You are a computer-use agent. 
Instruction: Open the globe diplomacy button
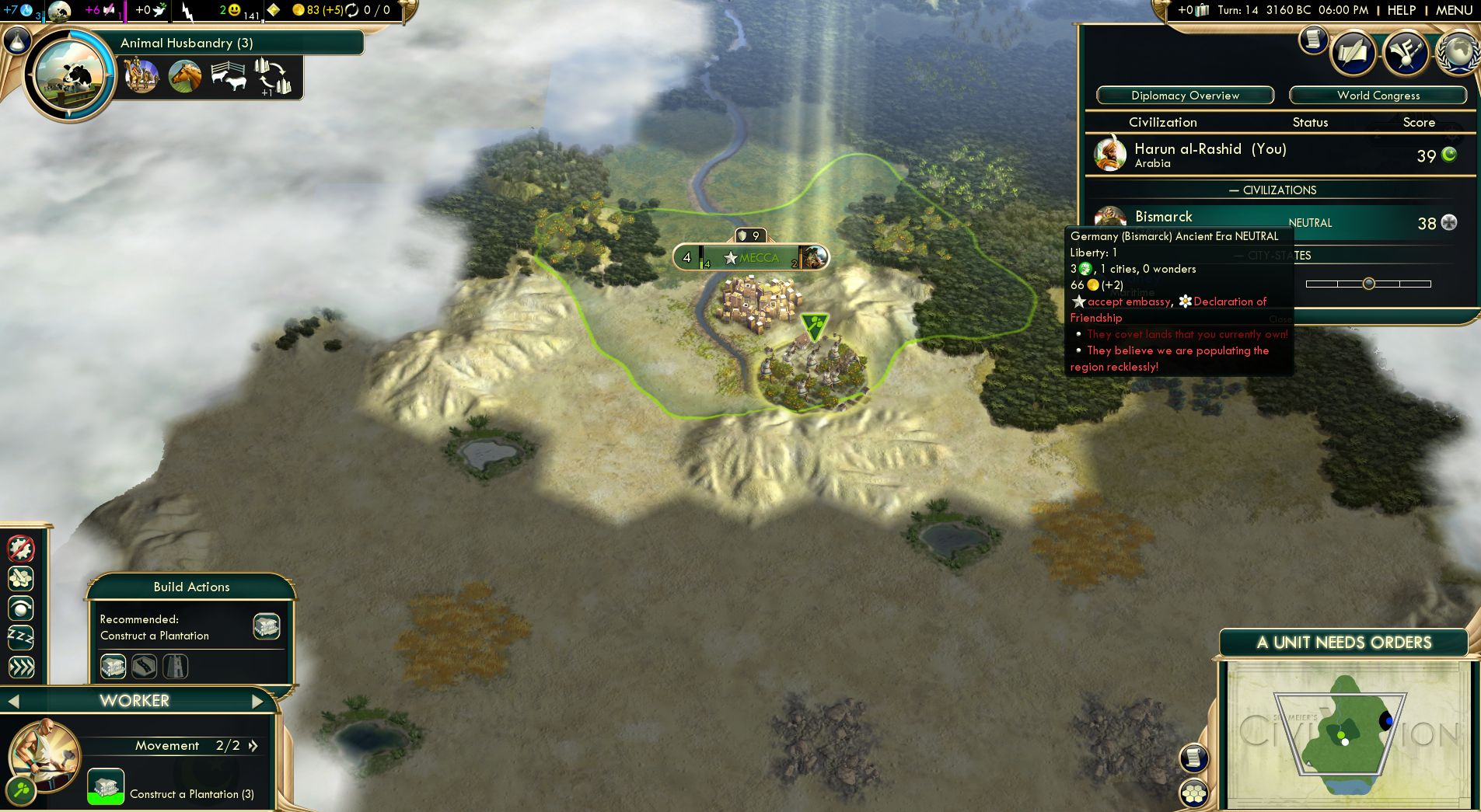click(1458, 53)
